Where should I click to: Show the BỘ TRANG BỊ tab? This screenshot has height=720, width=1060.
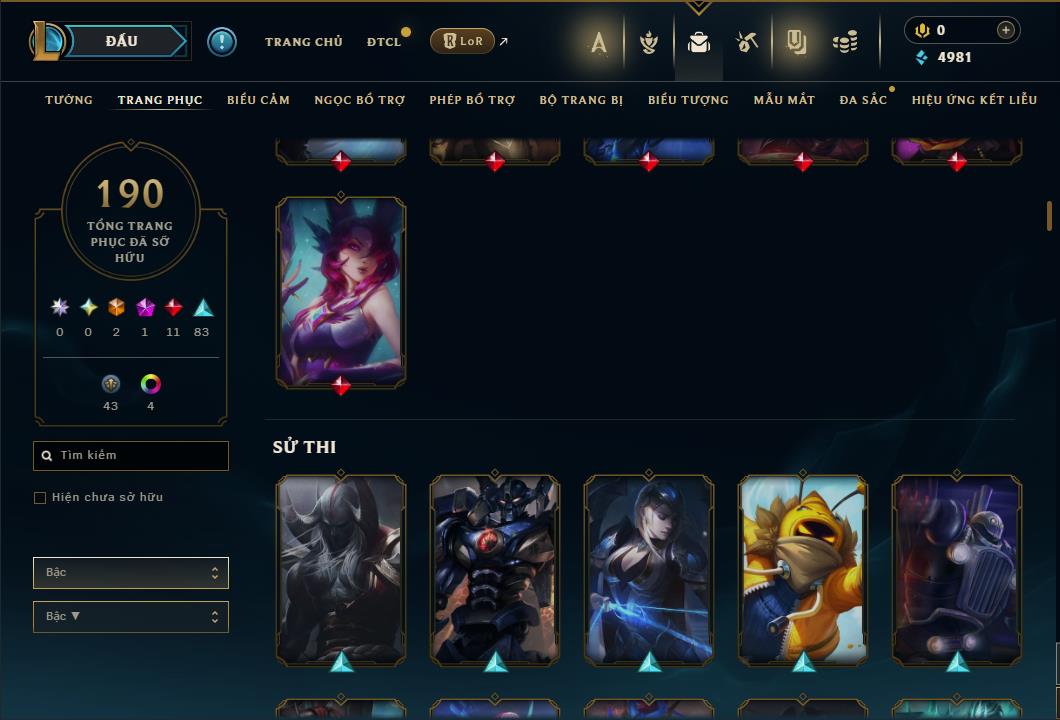[581, 100]
